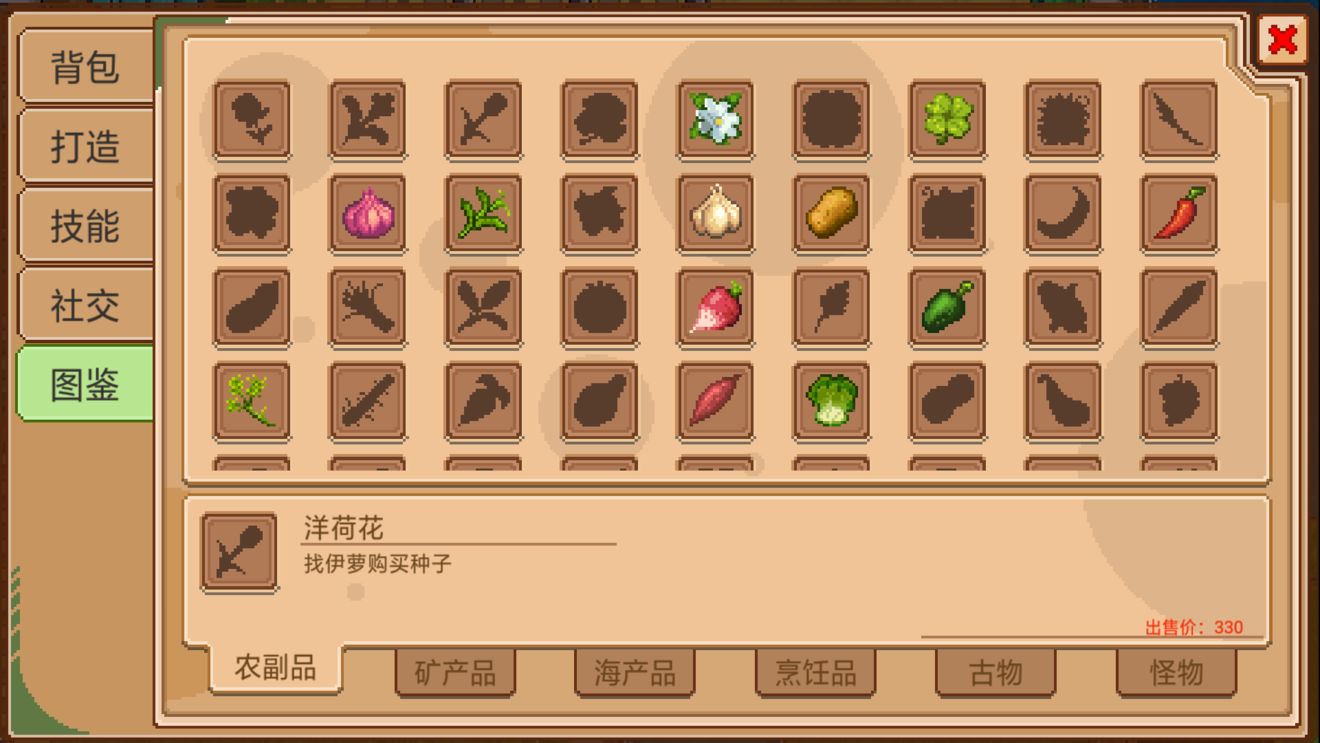Image resolution: width=1320 pixels, height=743 pixels.
Task: Select the pink radish entry
Action: click(713, 306)
